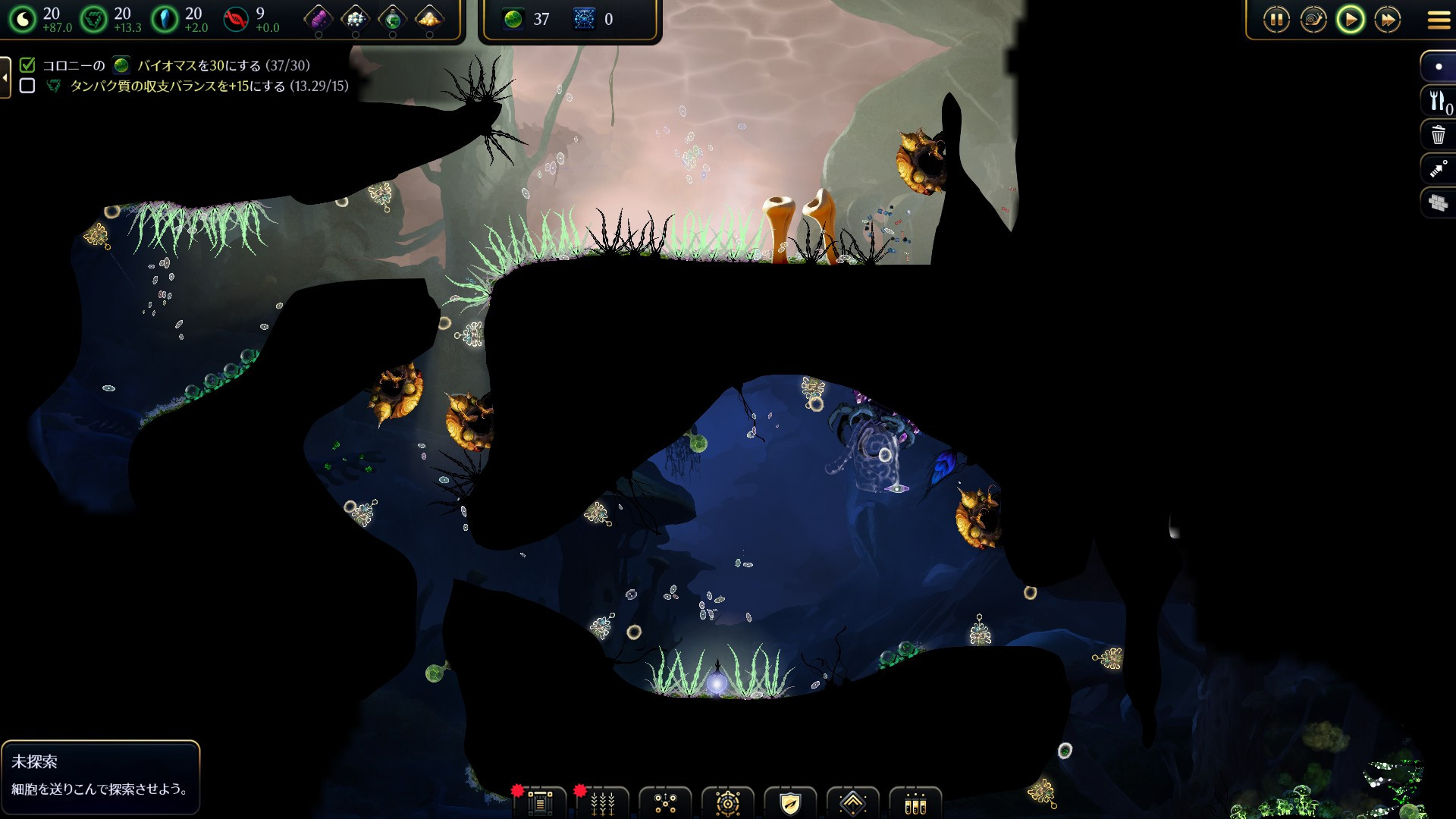Image resolution: width=1456 pixels, height=819 pixels.
Task: Open the shield defense build menu
Action: tap(790, 803)
